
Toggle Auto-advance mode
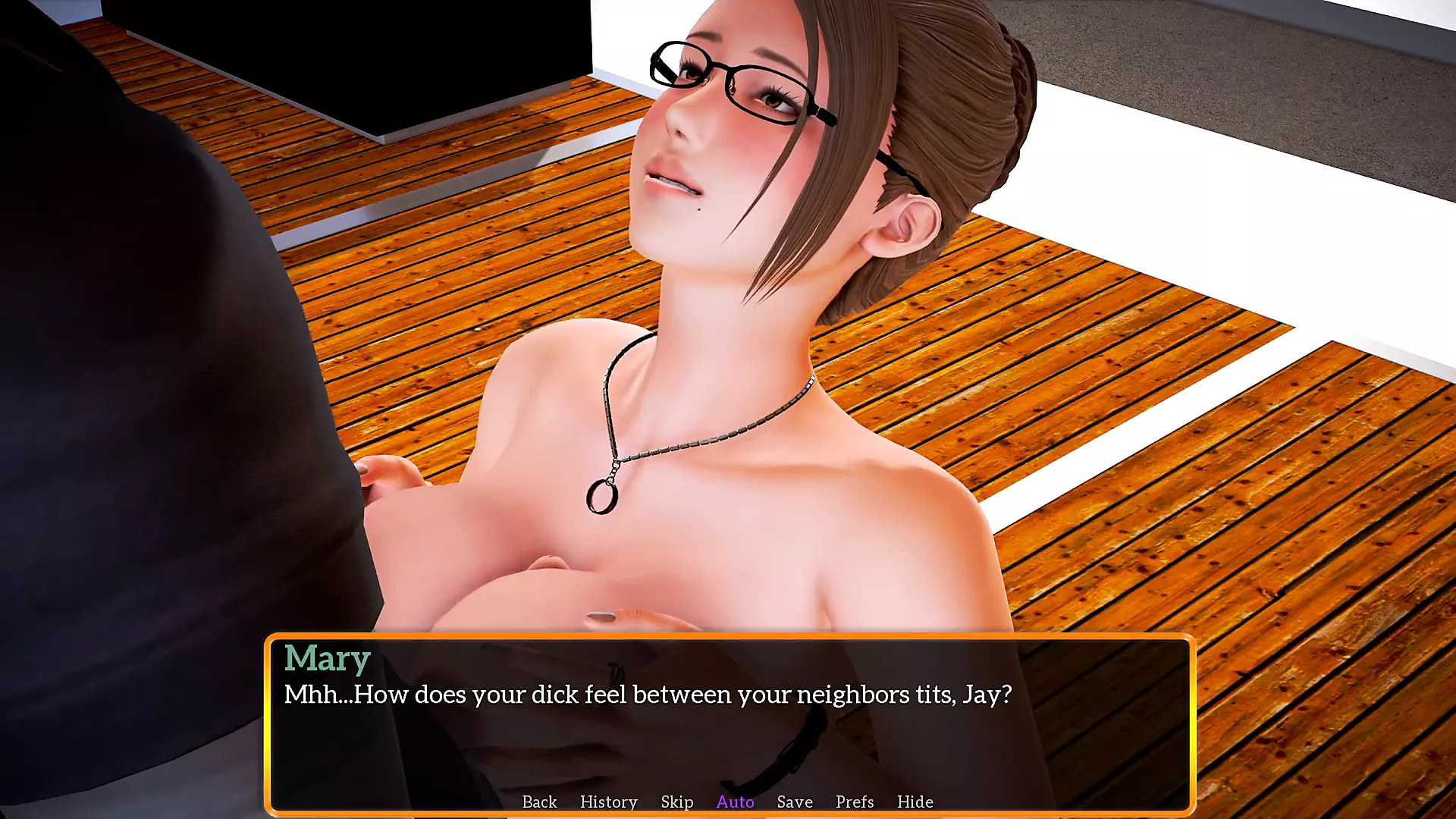point(735,802)
